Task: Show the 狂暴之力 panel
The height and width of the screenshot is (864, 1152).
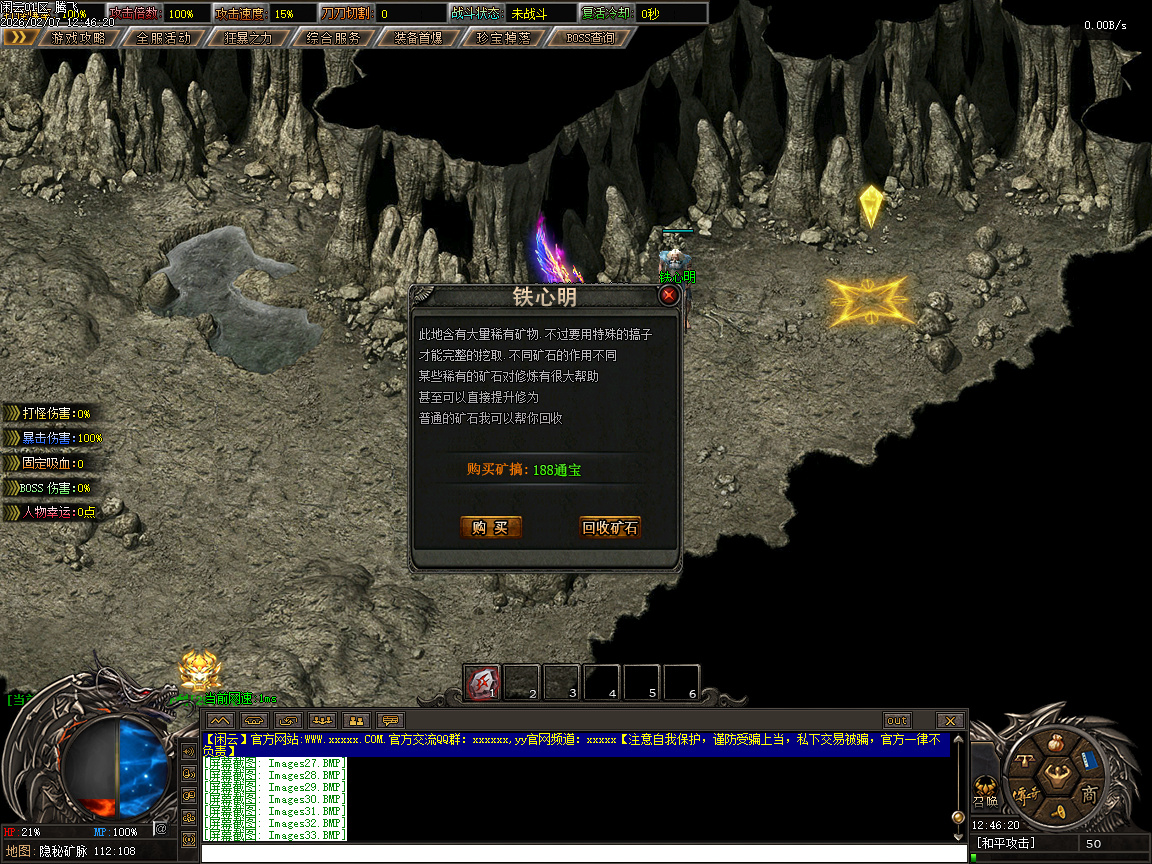Action: 248,38
